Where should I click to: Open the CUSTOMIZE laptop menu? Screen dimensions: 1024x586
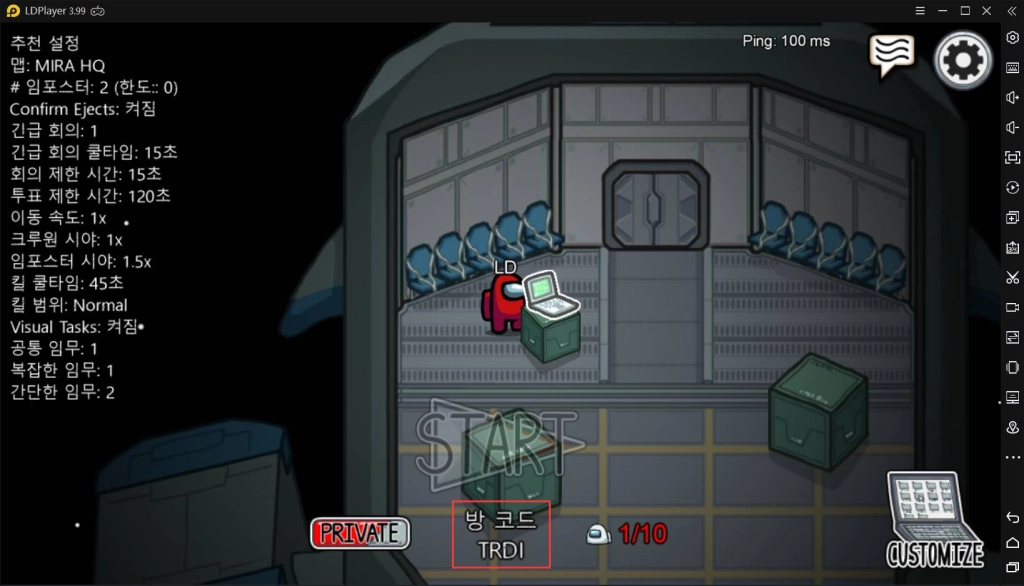click(x=934, y=520)
